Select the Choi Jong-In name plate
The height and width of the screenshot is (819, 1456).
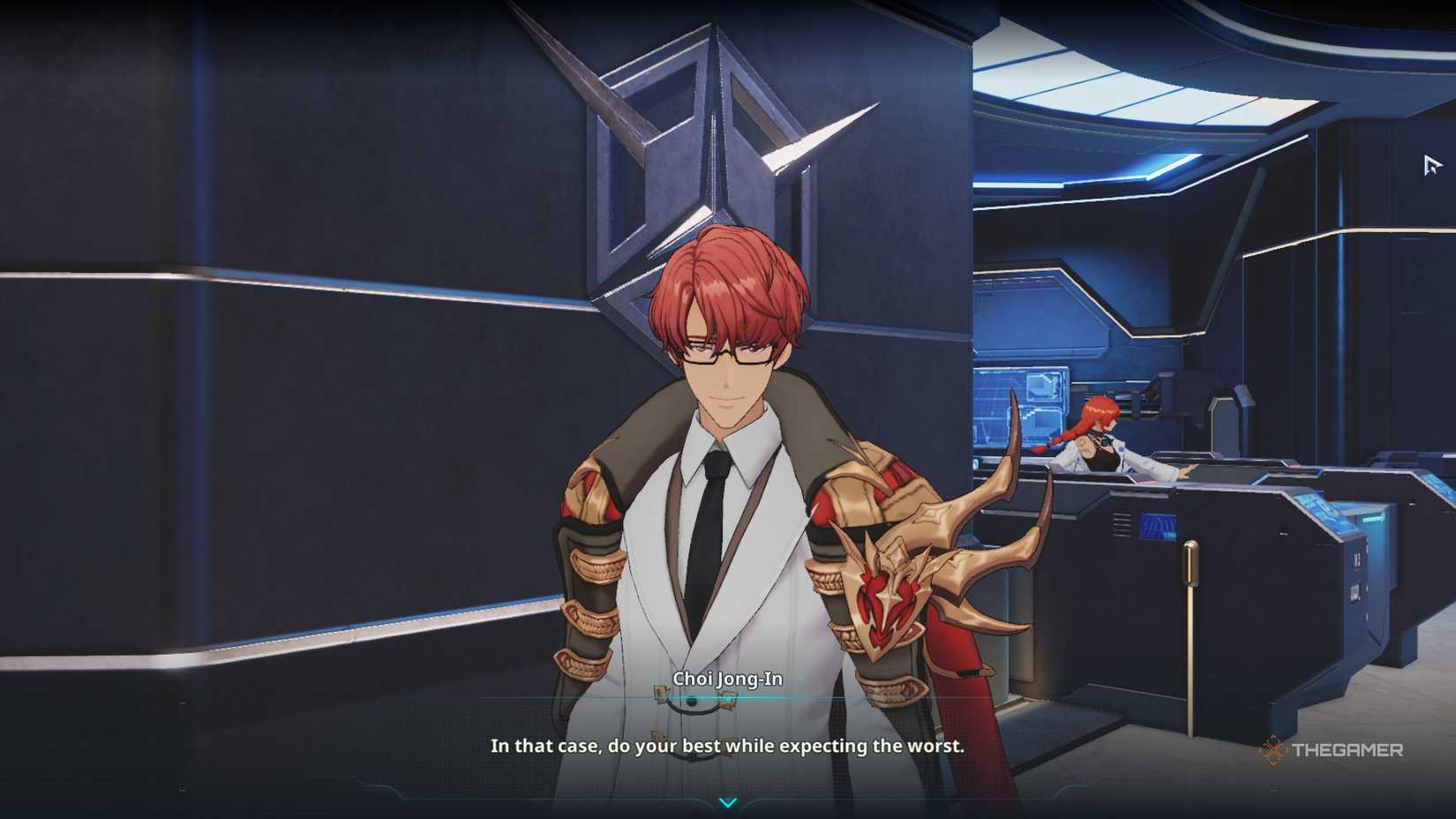(727, 680)
